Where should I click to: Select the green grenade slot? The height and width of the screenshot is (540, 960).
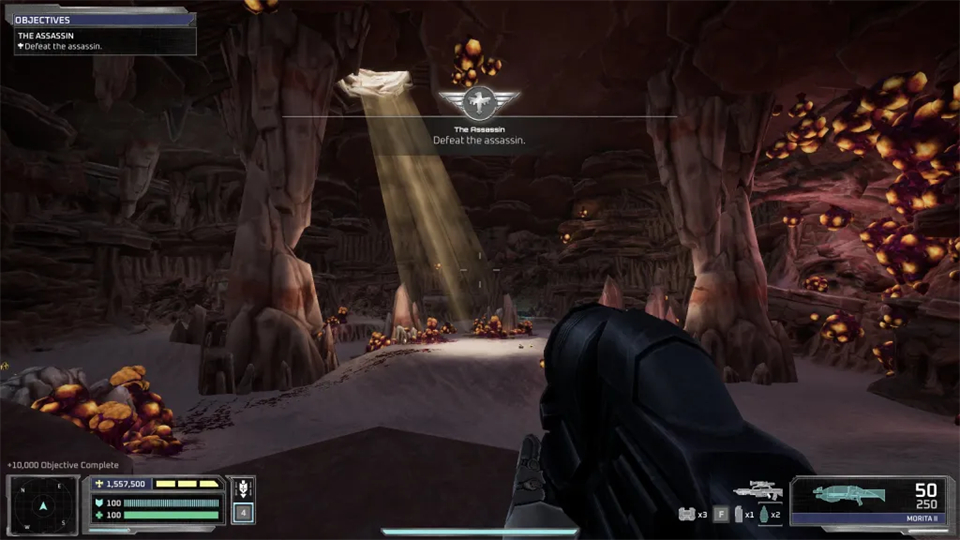(x=765, y=515)
